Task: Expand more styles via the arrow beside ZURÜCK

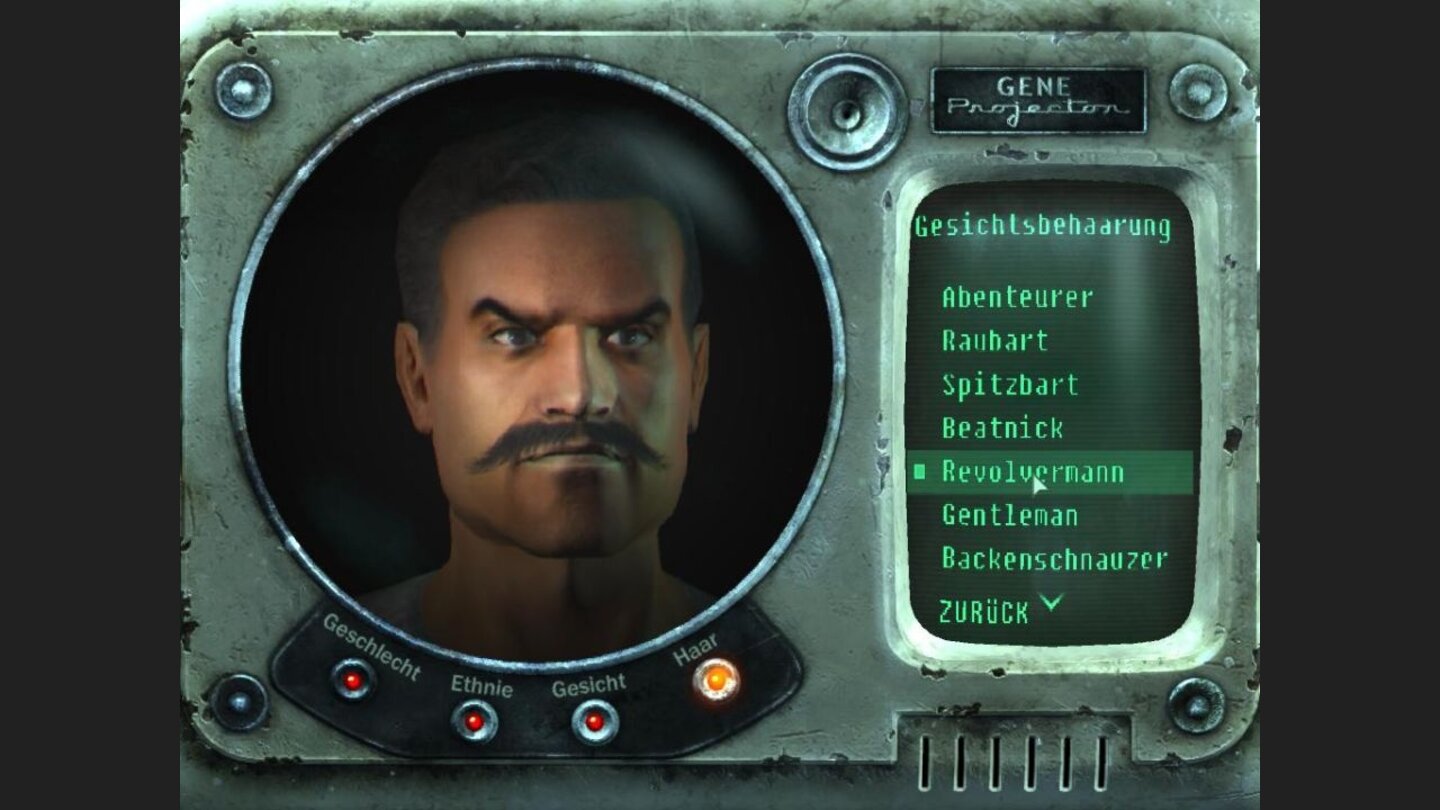Action: (x=1049, y=601)
